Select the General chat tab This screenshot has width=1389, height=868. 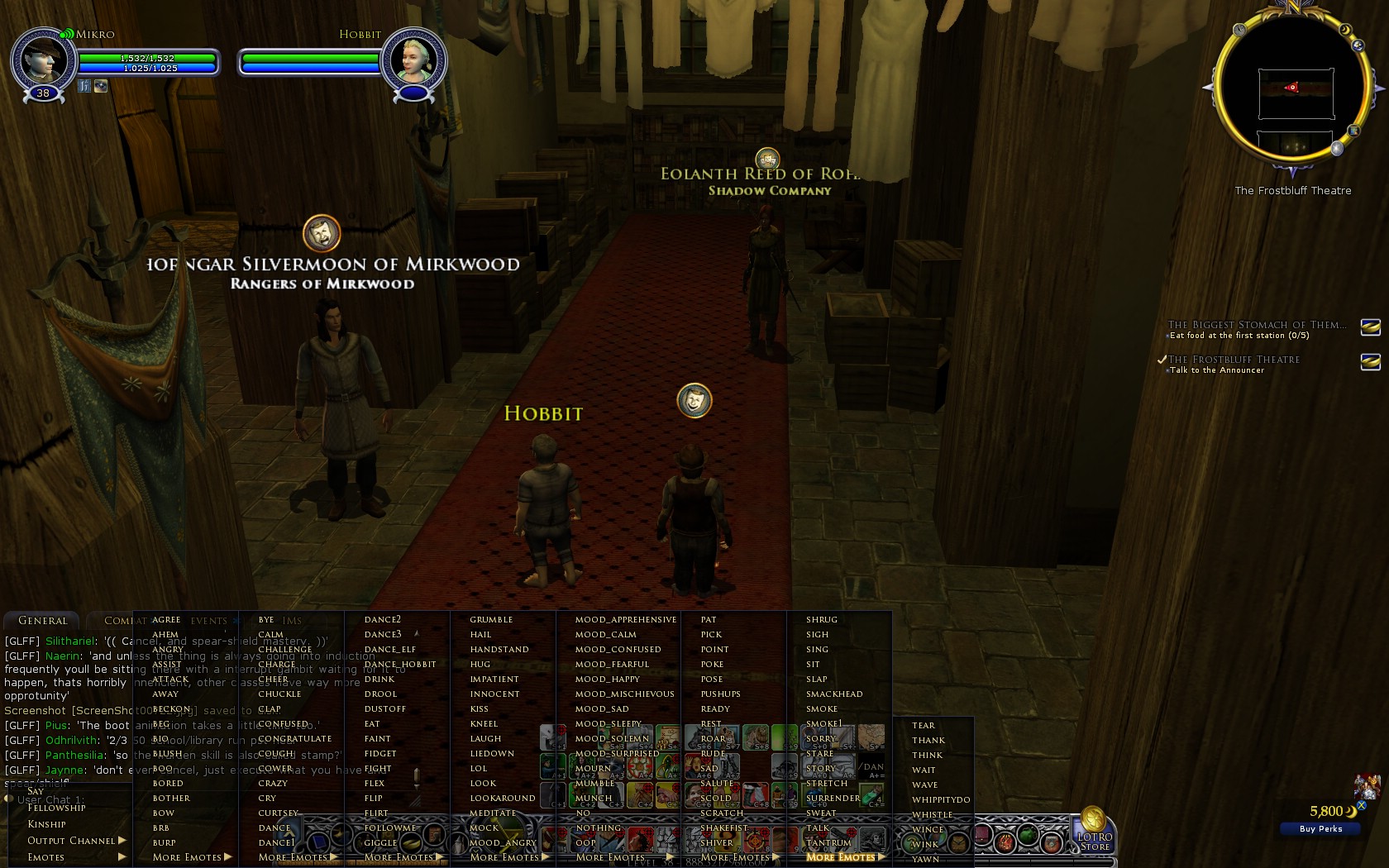(x=41, y=620)
